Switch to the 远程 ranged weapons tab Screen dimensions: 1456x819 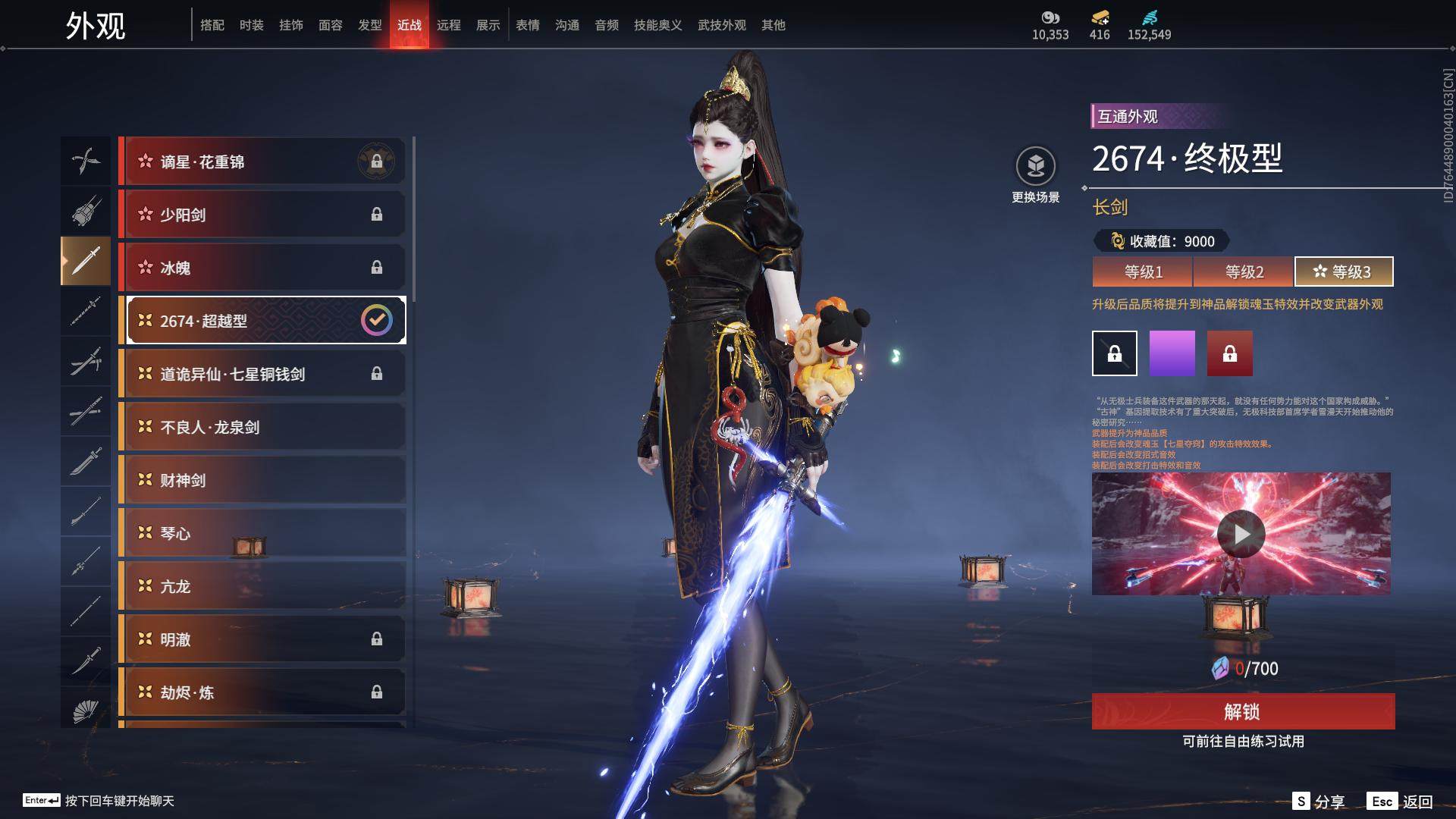tap(448, 25)
